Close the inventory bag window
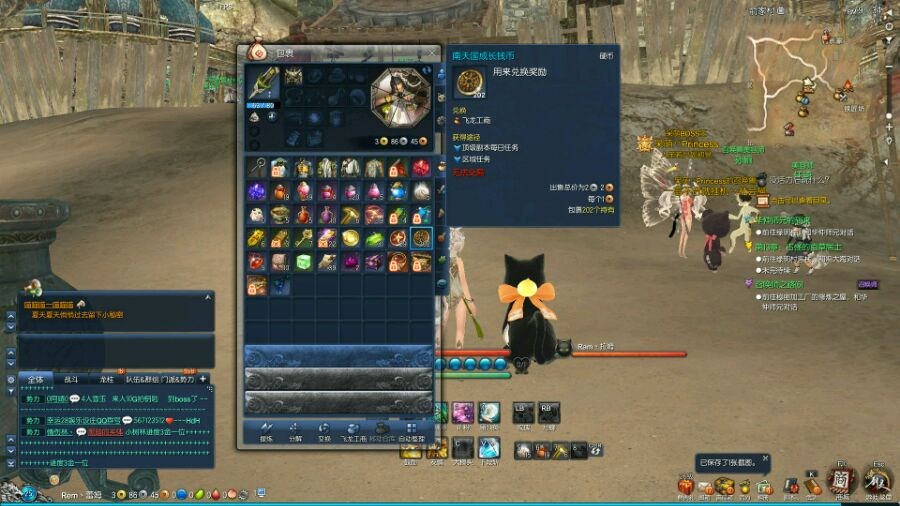The width and height of the screenshot is (900, 506). click(432, 53)
